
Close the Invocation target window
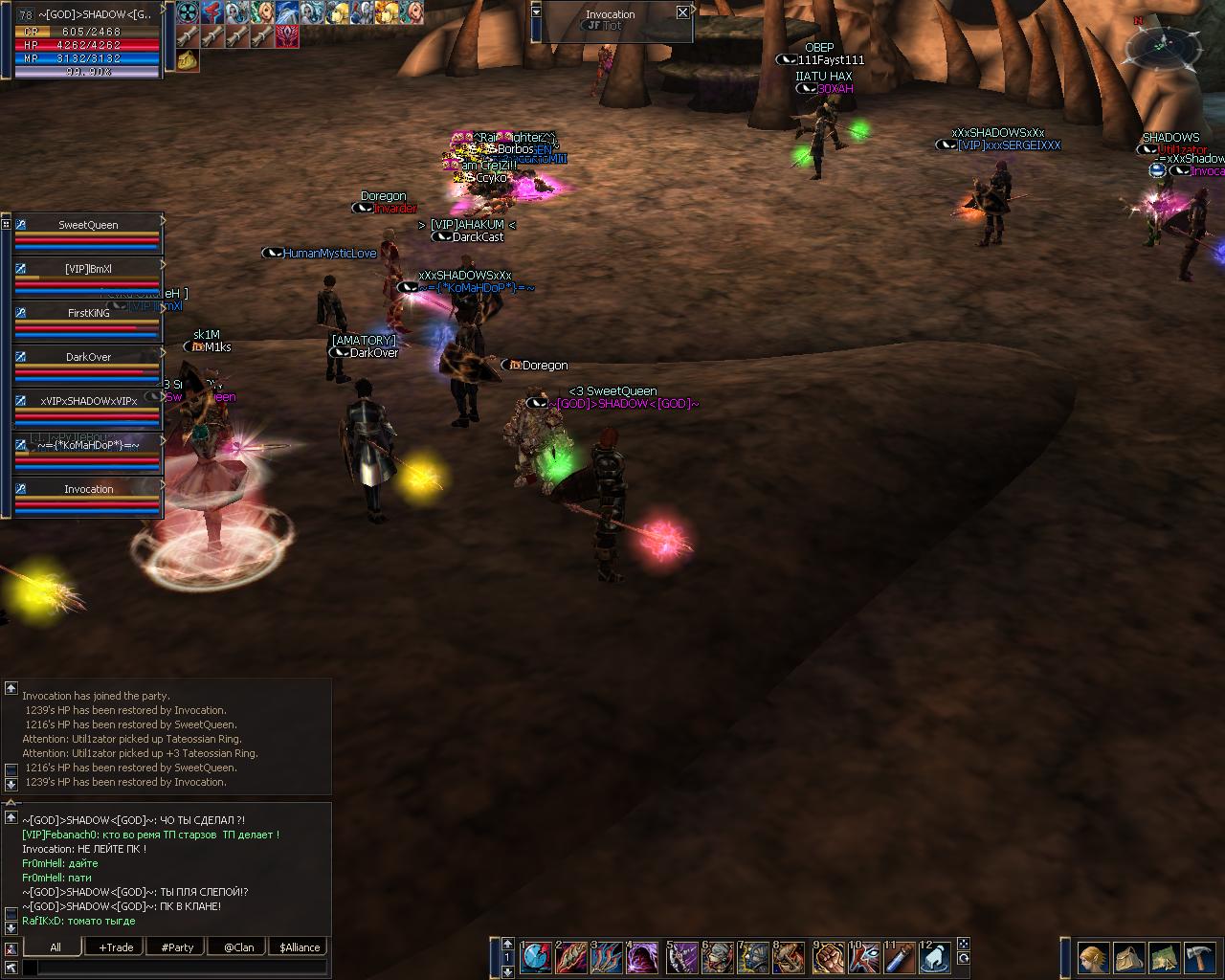point(682,12)
